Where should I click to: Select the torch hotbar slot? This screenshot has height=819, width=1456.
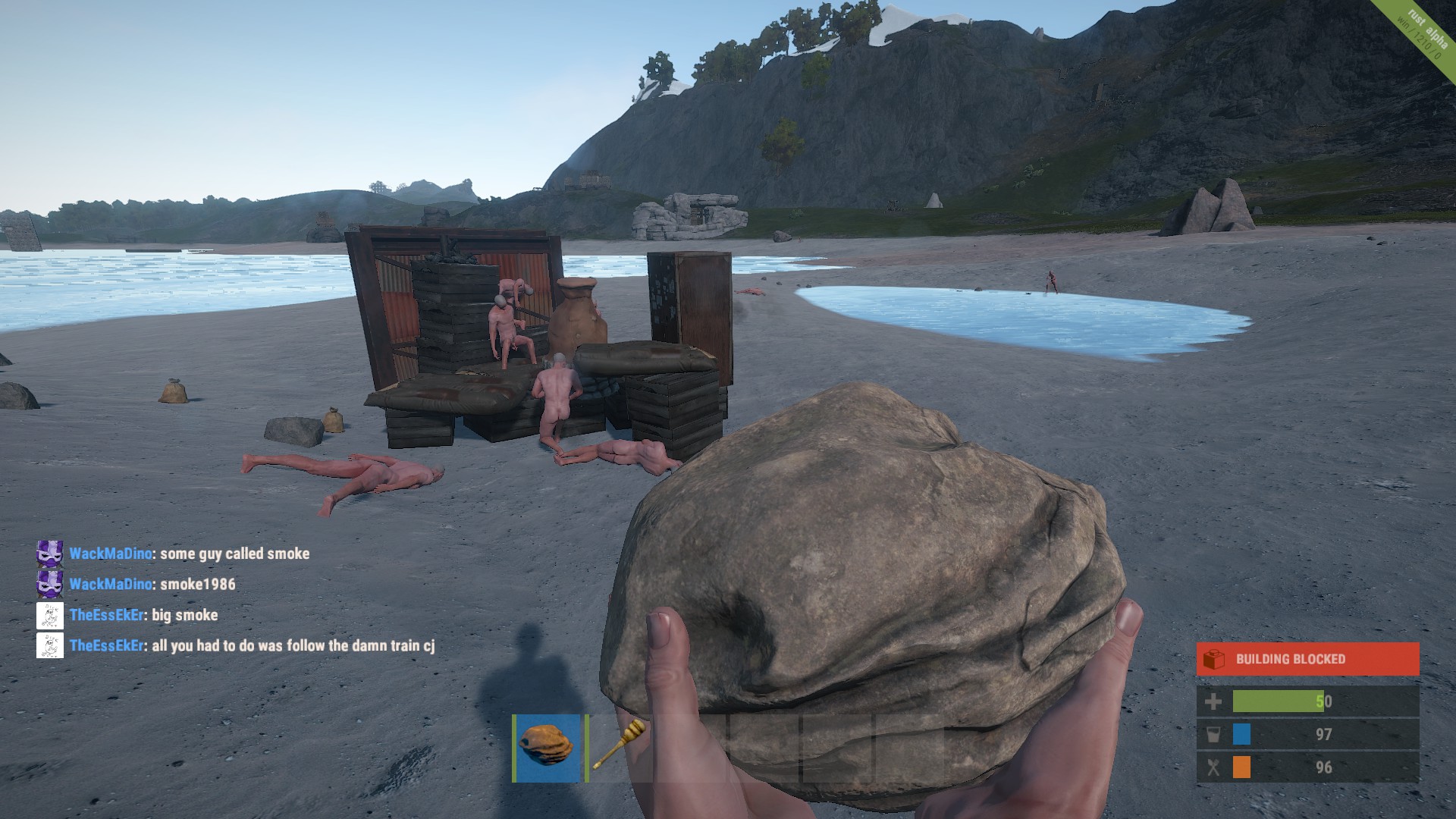click(x=620, y=748)
